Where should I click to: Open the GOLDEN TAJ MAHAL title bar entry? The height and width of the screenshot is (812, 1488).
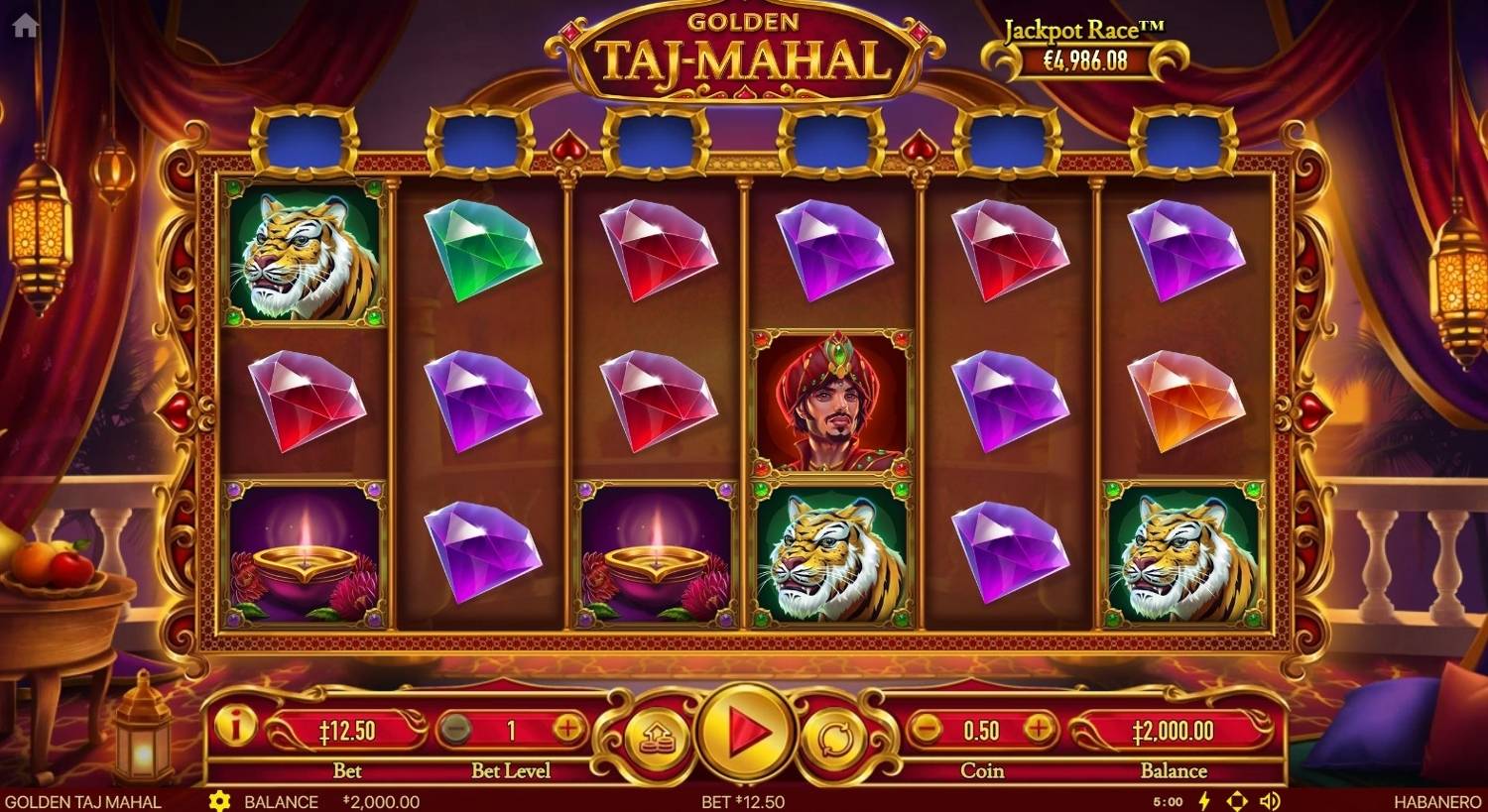81,801
